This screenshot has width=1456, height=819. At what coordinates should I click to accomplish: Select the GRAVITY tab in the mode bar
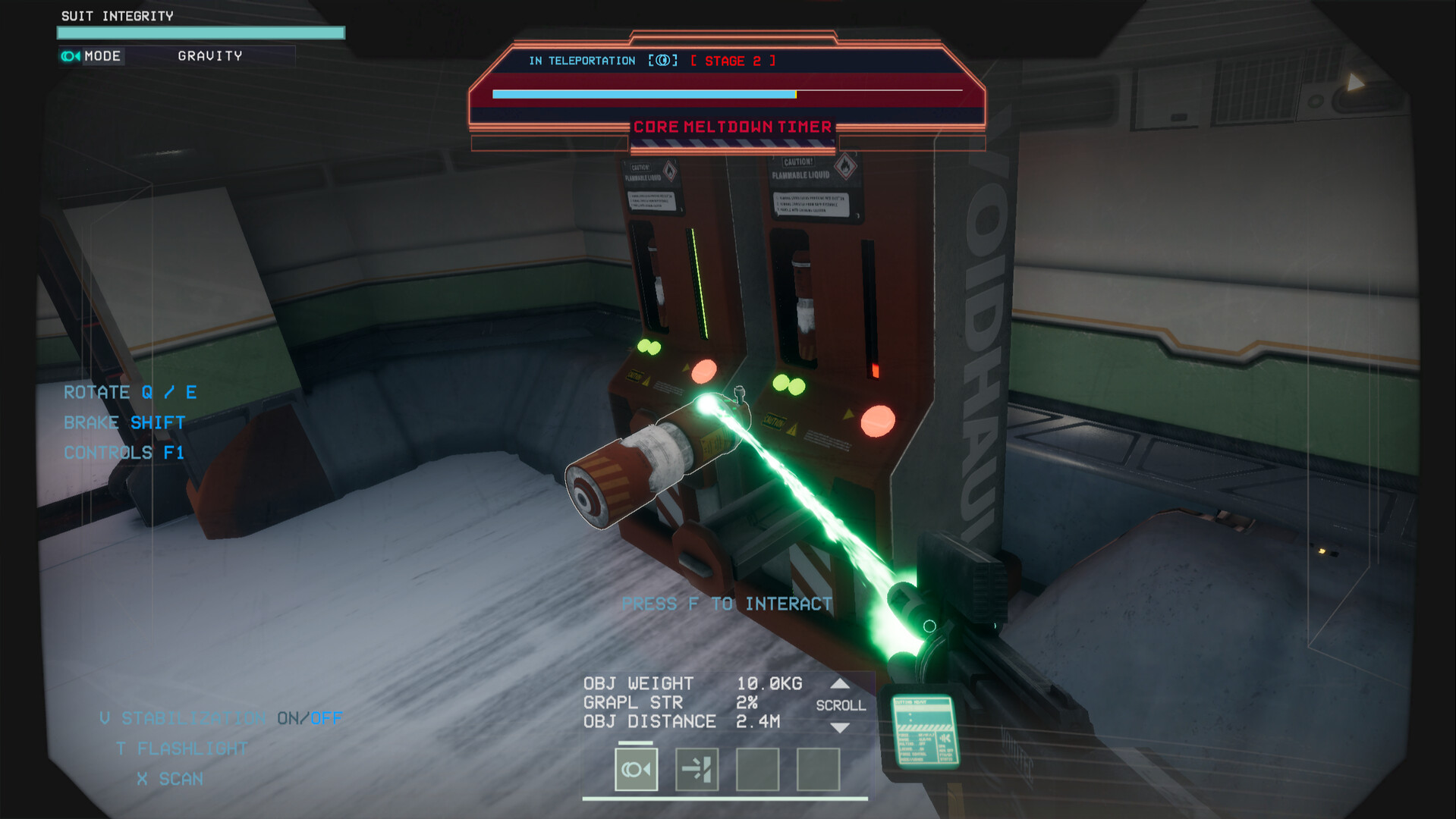tap(209, 55)
